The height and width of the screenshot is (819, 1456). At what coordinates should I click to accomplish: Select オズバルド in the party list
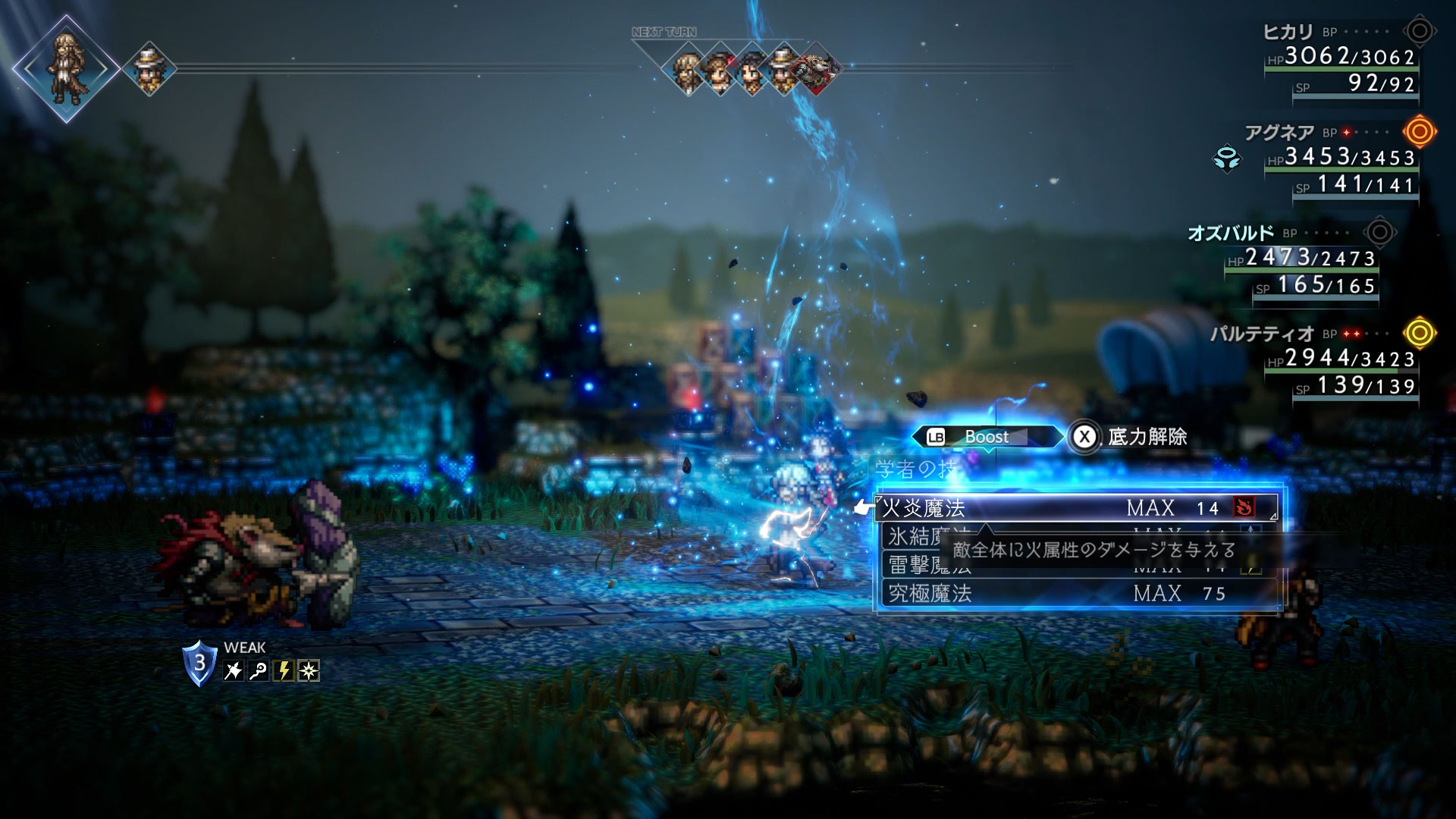tap(1230, 233)
